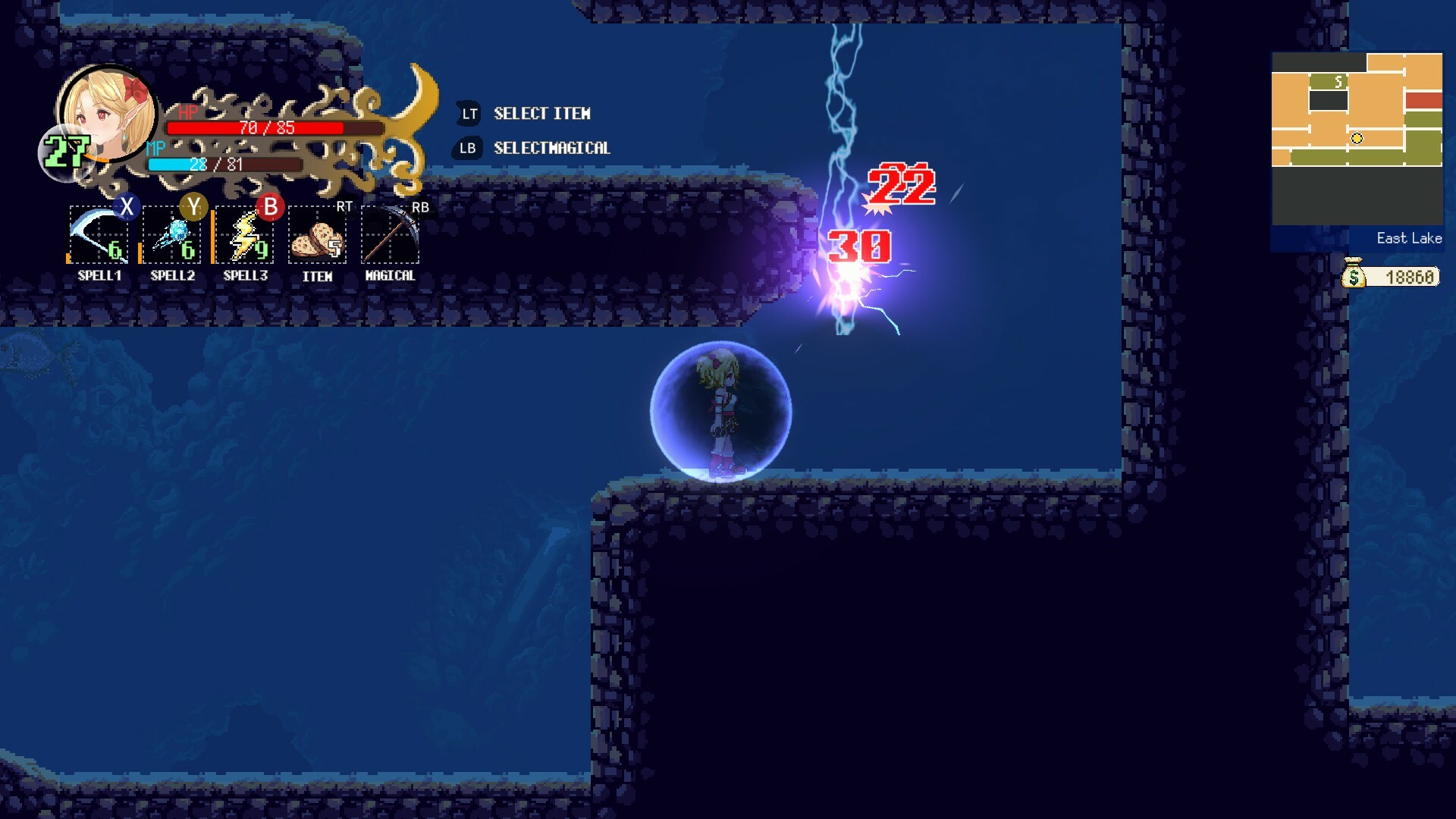
Task: Click the red HP bar
Action: (x=258, y=130)
